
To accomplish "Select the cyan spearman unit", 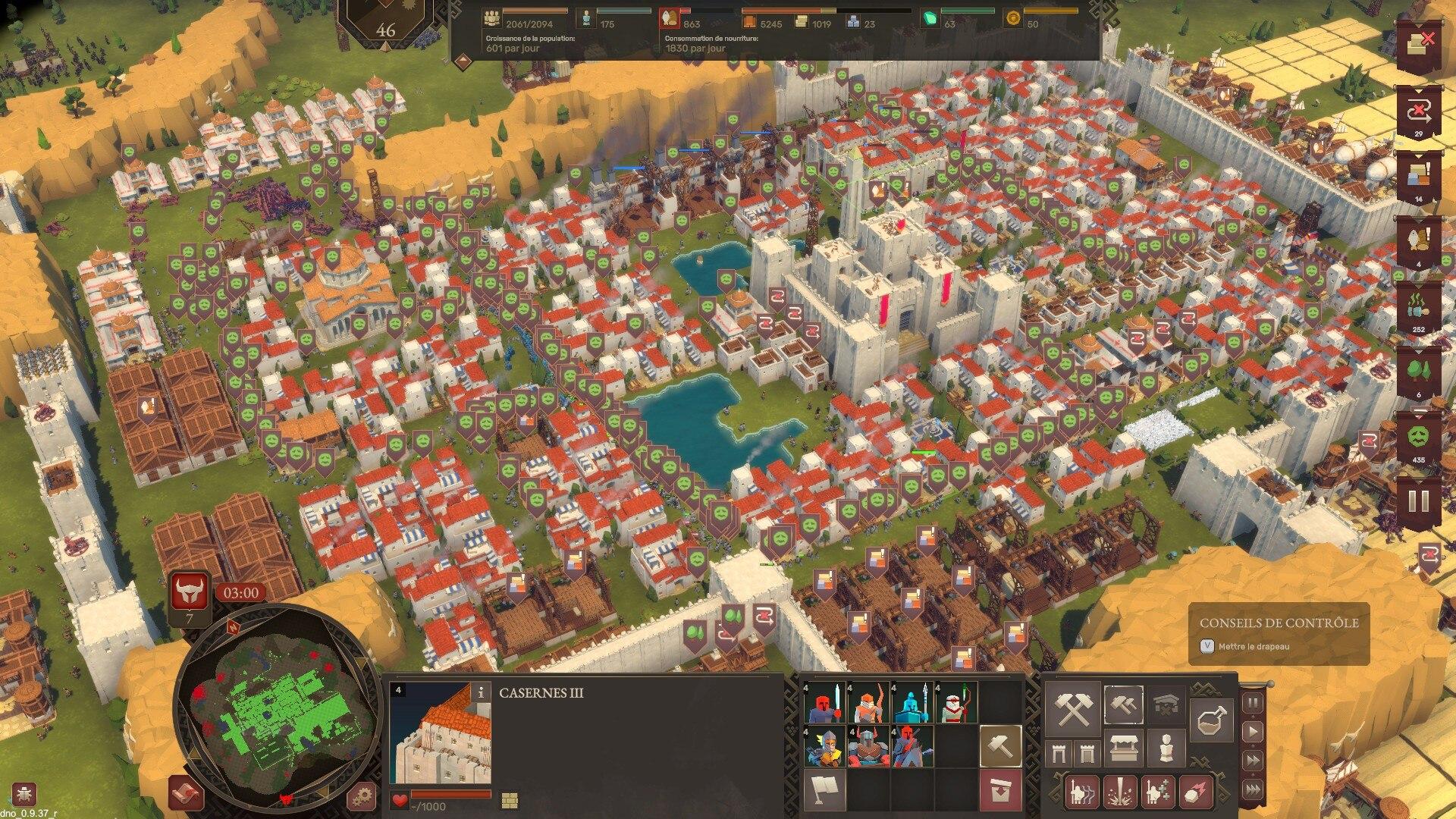I will coord(912,703).
